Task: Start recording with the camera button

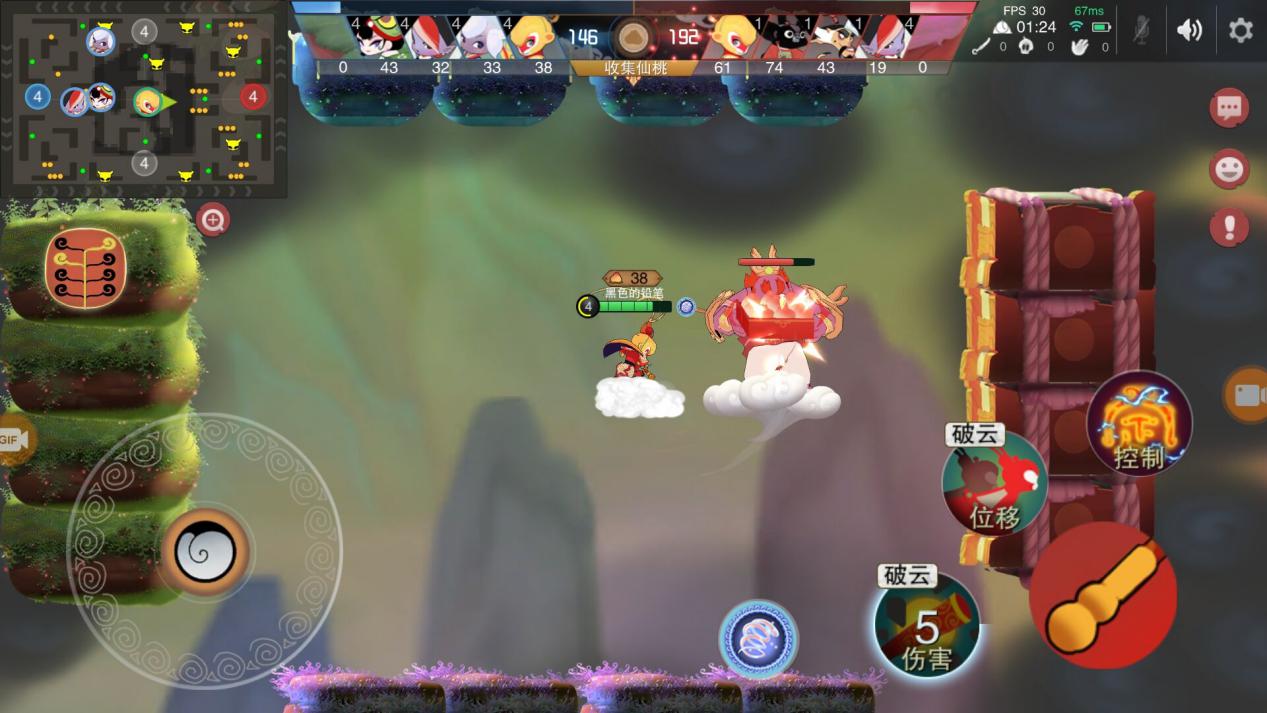Action: click(1247, 394)
